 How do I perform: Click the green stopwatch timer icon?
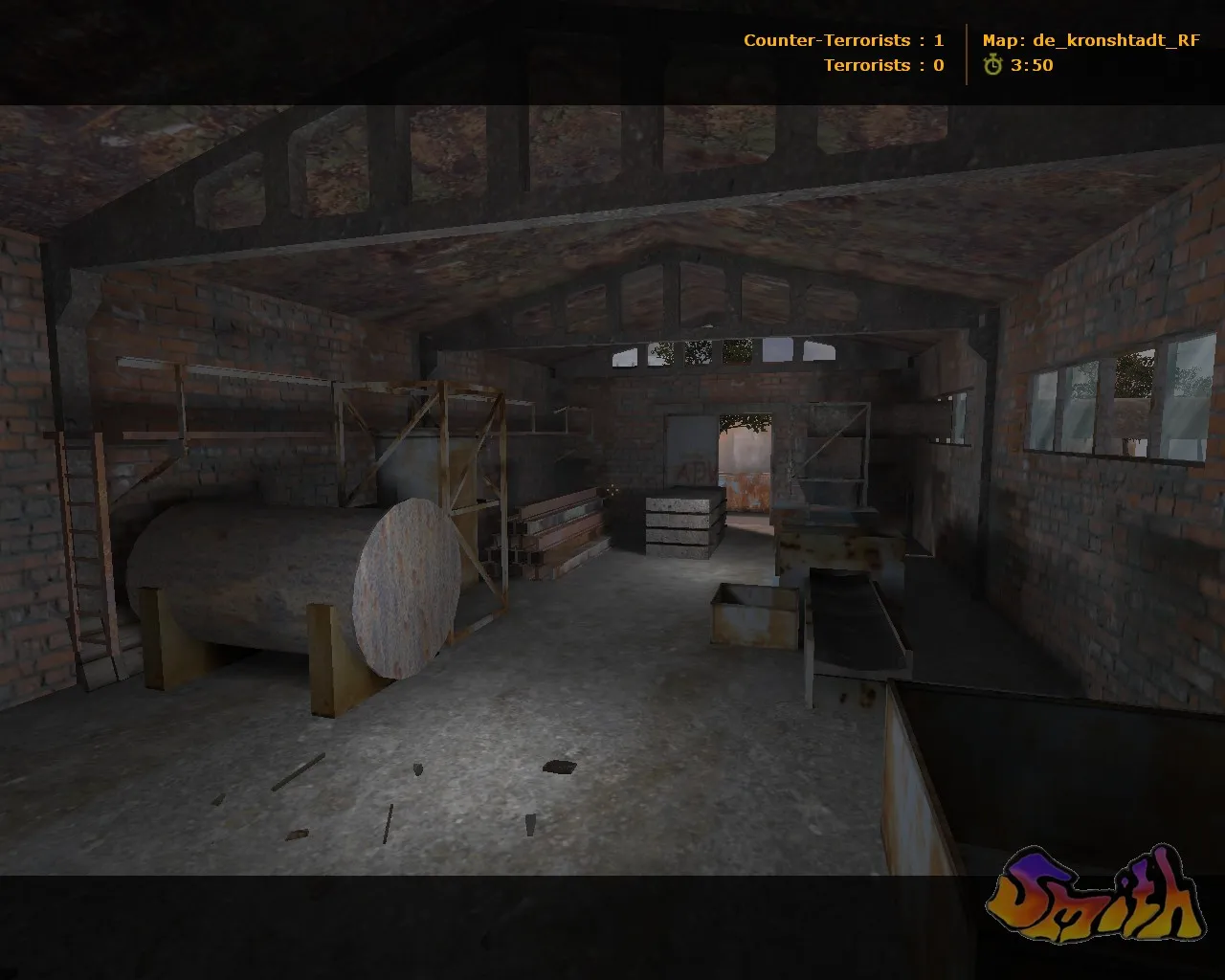point(995,66)
